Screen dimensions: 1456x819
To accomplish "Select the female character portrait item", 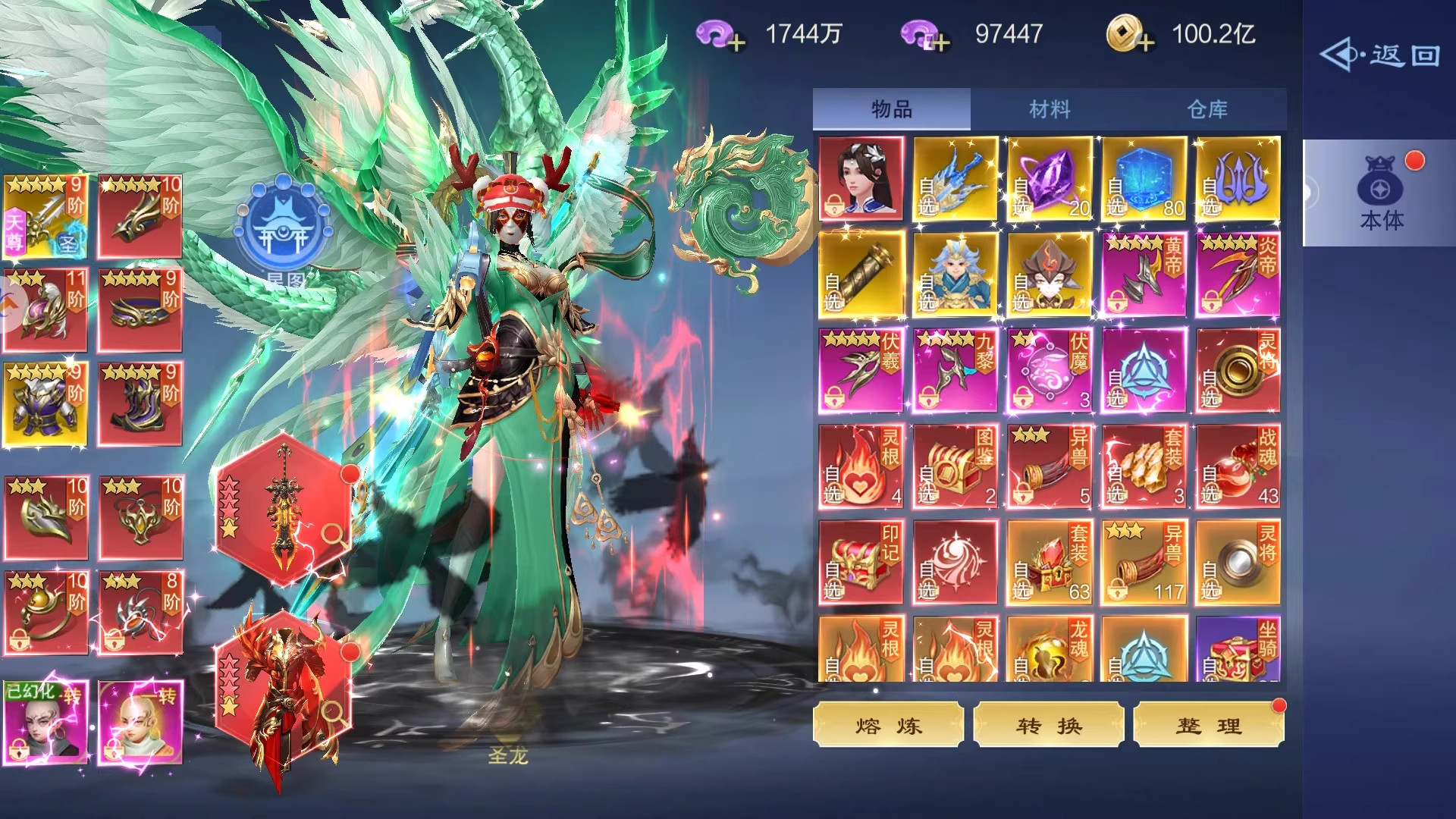I will pos(861,179).
